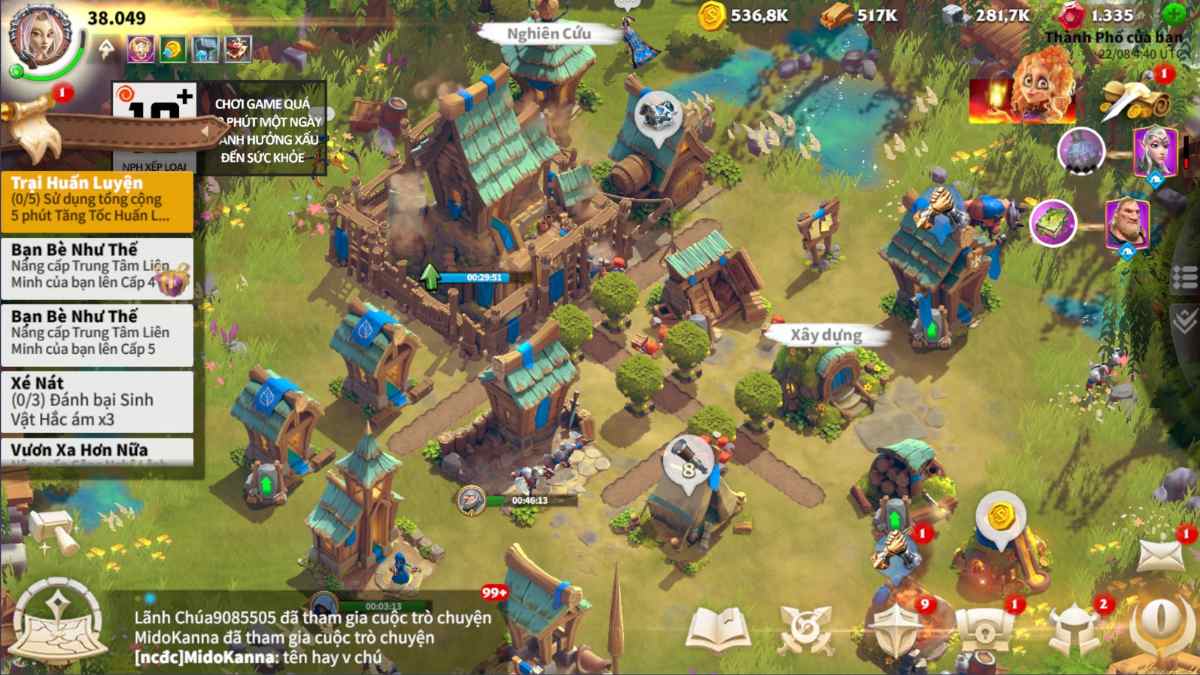Add more gems with the green plus
The height and width of the screenshot is (675, 1200).
1174,15
